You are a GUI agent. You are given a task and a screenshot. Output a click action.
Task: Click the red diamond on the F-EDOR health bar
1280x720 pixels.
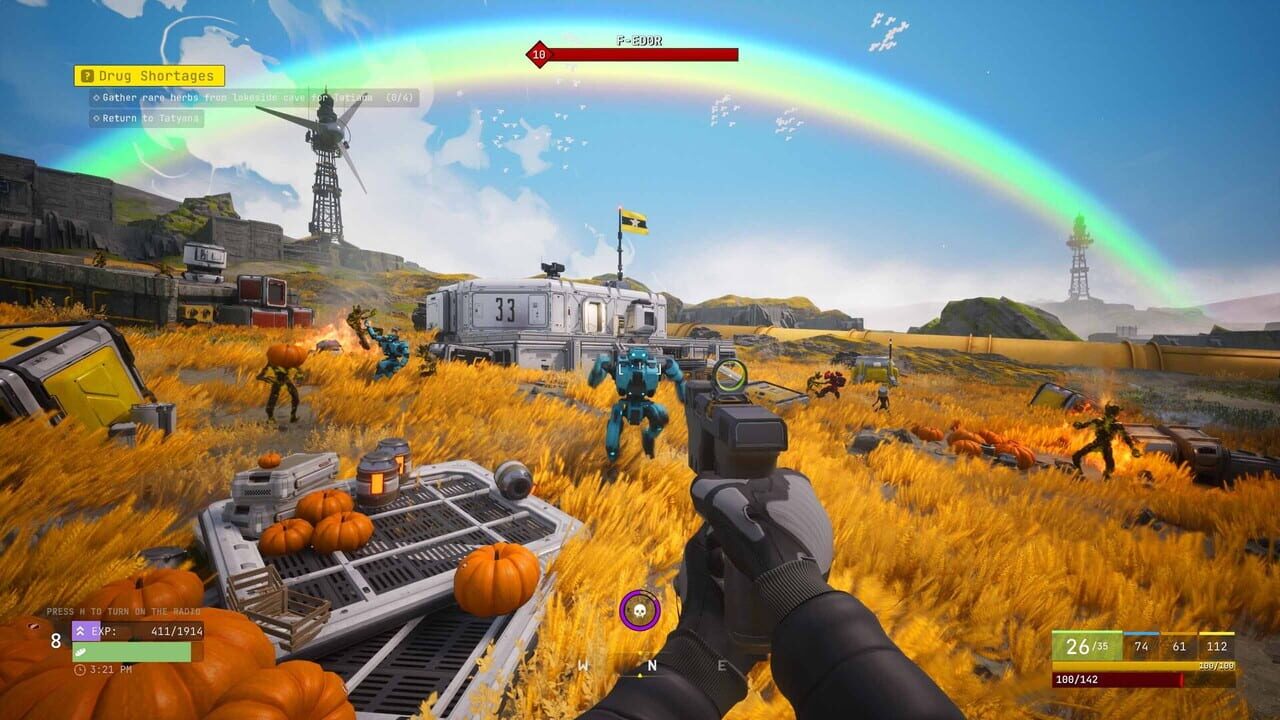pyautogui.click(x=538, y=56)
